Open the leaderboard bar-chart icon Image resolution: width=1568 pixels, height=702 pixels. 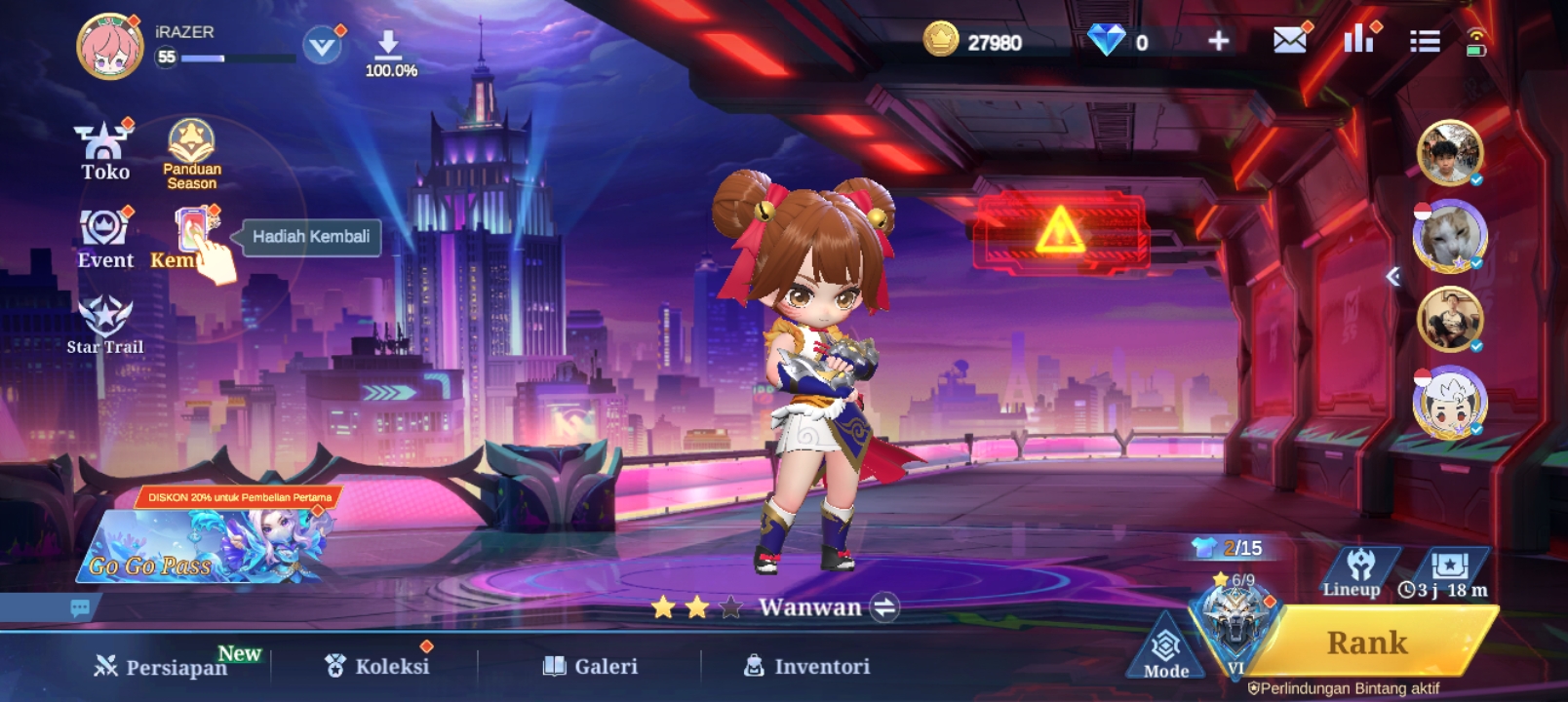coord(1357,40)
